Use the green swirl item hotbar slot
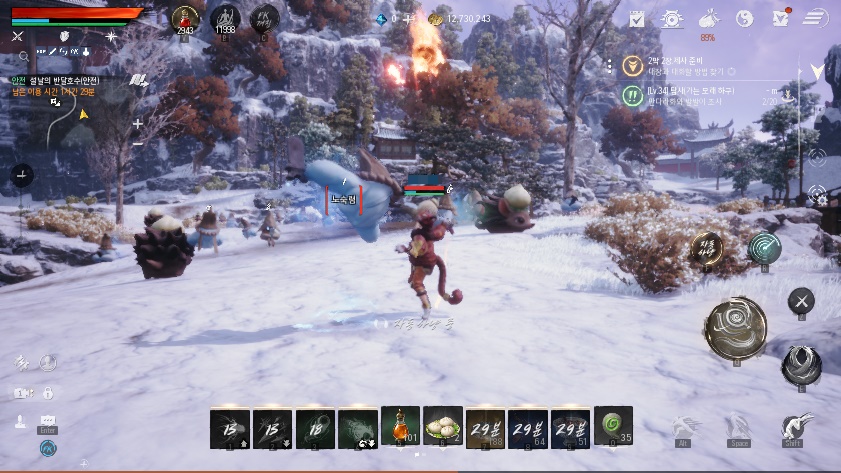Image resolution: width=841 pixels, height=473 pixels. tap(612, 426)
